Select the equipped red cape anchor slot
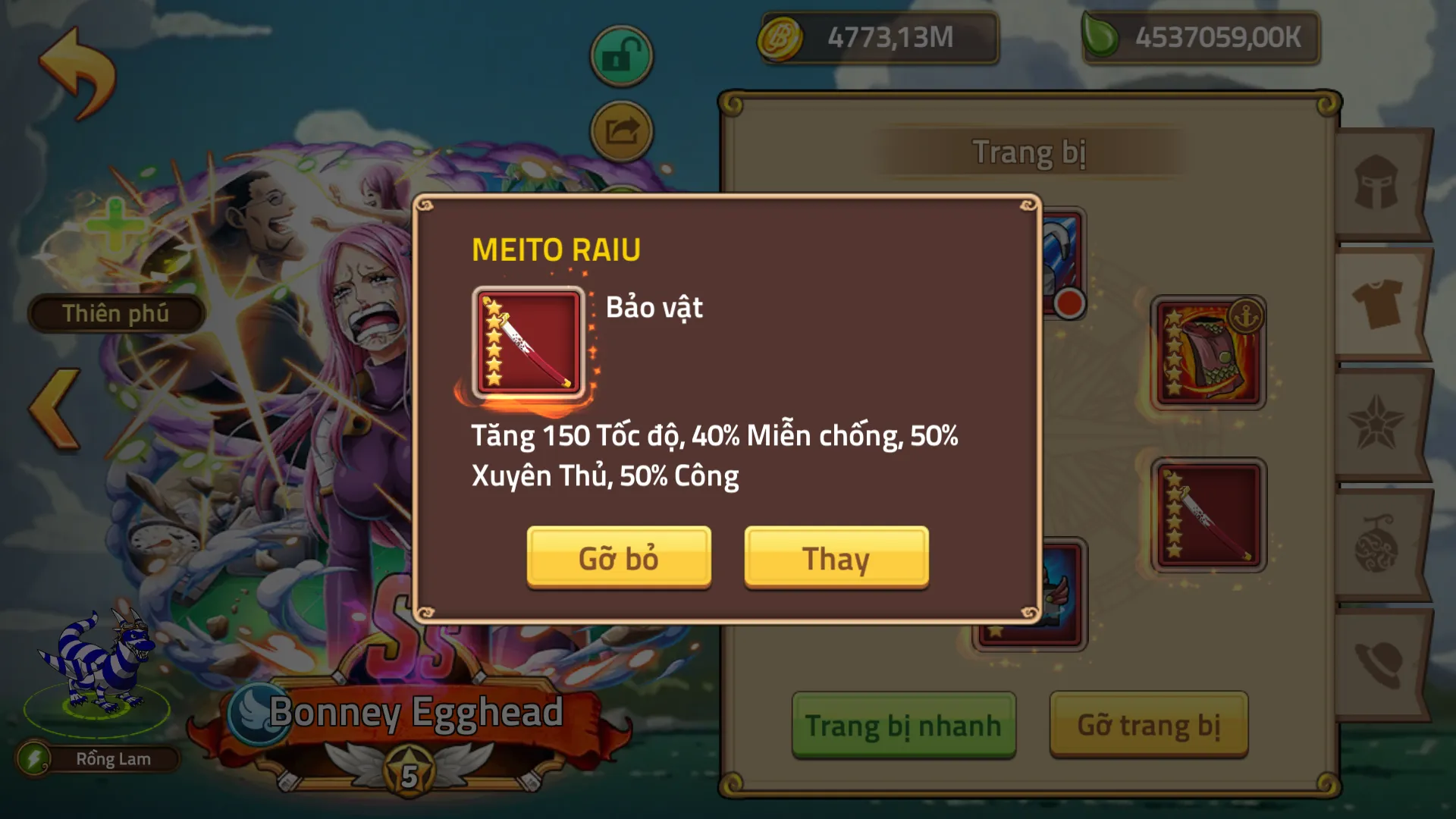The height and width of the screenshot is (819, 1456). point(1208,353)
